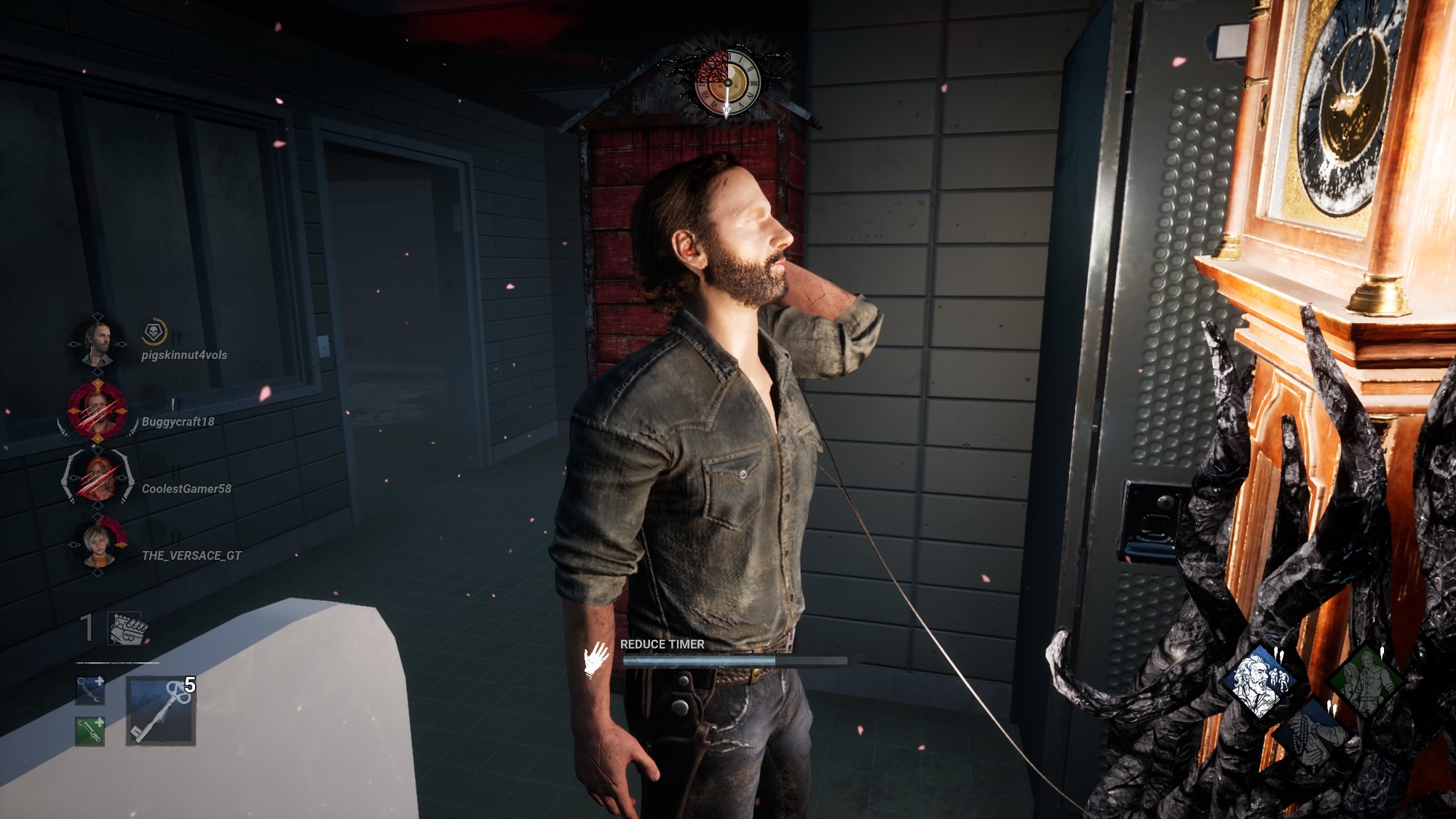
Task: Click the skull status icon beside pigskinnut4vols
Action: tap(154, 332)
